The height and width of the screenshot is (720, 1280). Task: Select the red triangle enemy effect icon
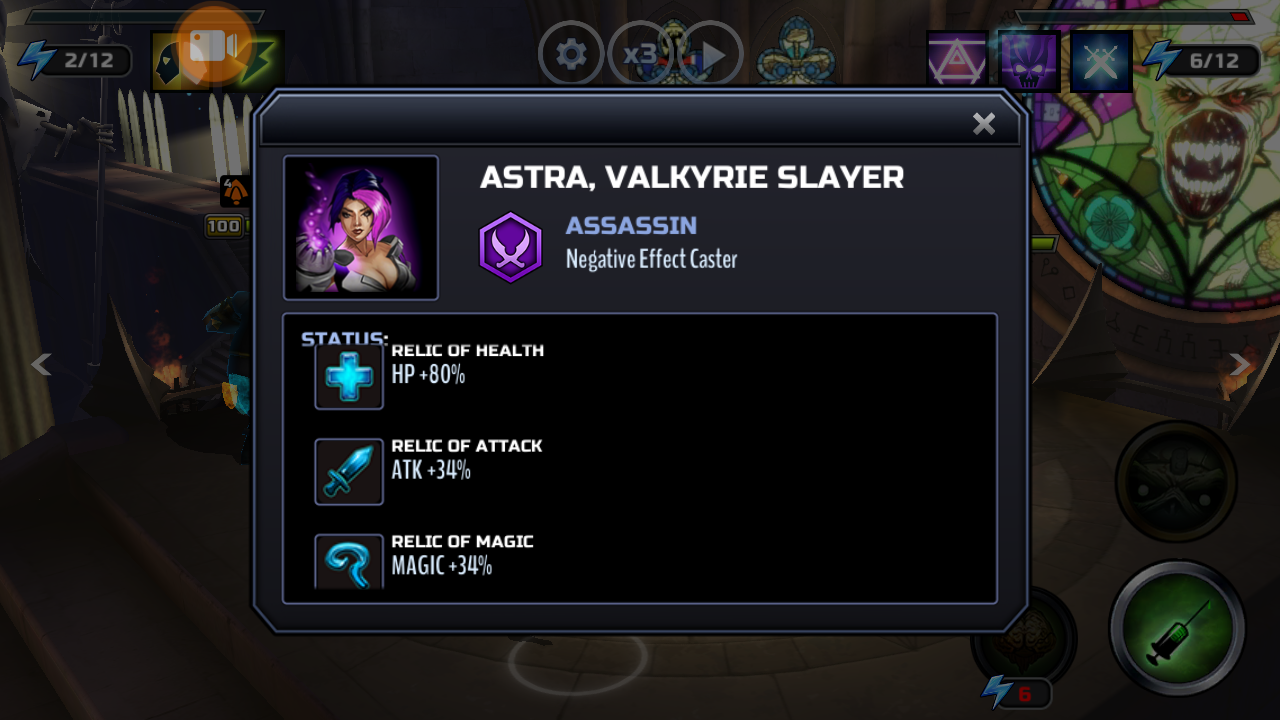click(957, 62)
